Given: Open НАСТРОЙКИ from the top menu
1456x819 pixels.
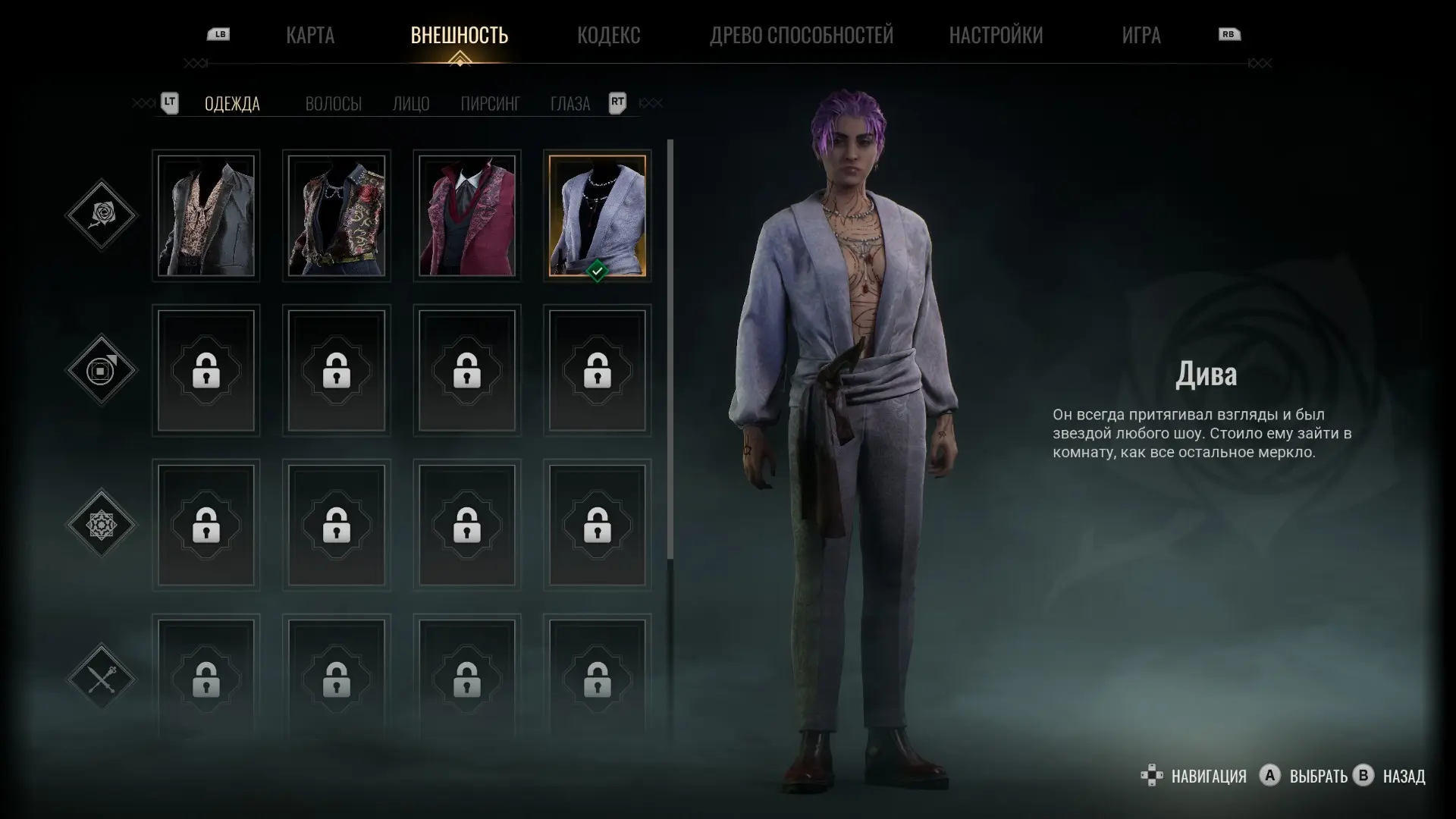Looking at the screenshot, I should click(x=996, y=35).
